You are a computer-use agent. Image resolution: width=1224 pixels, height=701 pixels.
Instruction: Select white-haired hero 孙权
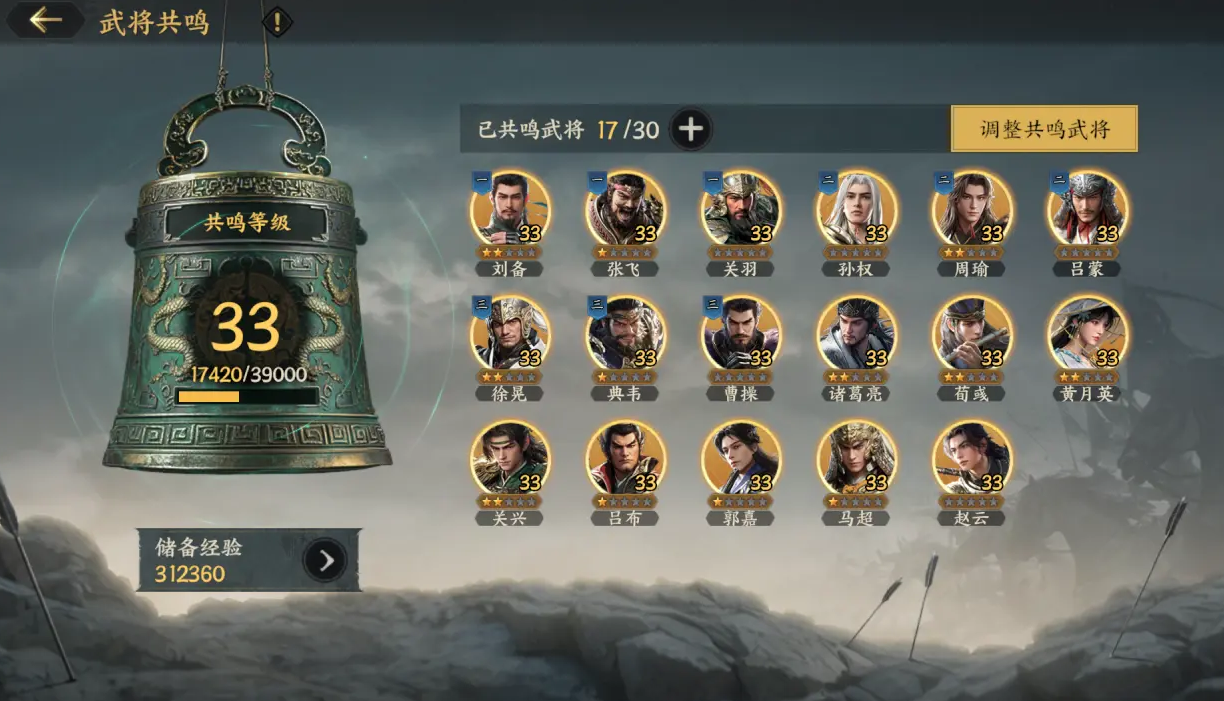click(x=856, y=210)
